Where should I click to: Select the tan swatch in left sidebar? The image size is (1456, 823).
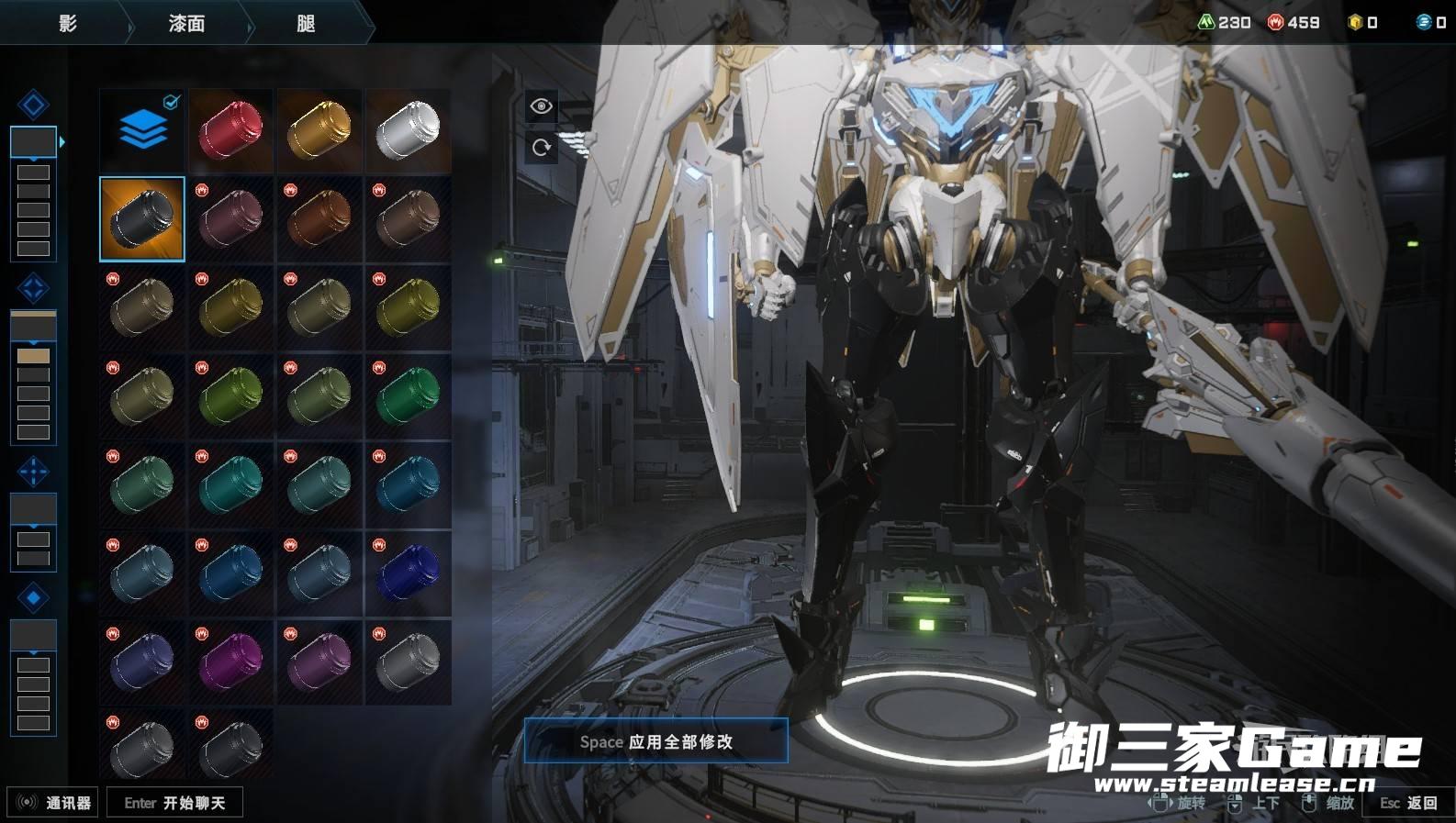tap(33, 356)
